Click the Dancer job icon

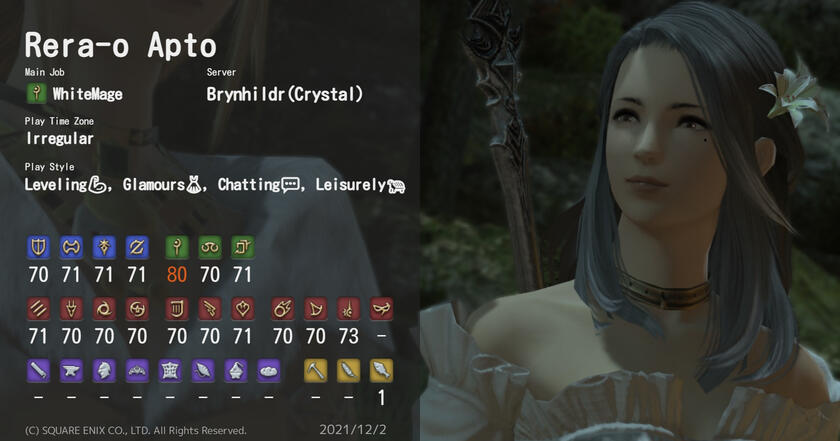pos(243,308)
